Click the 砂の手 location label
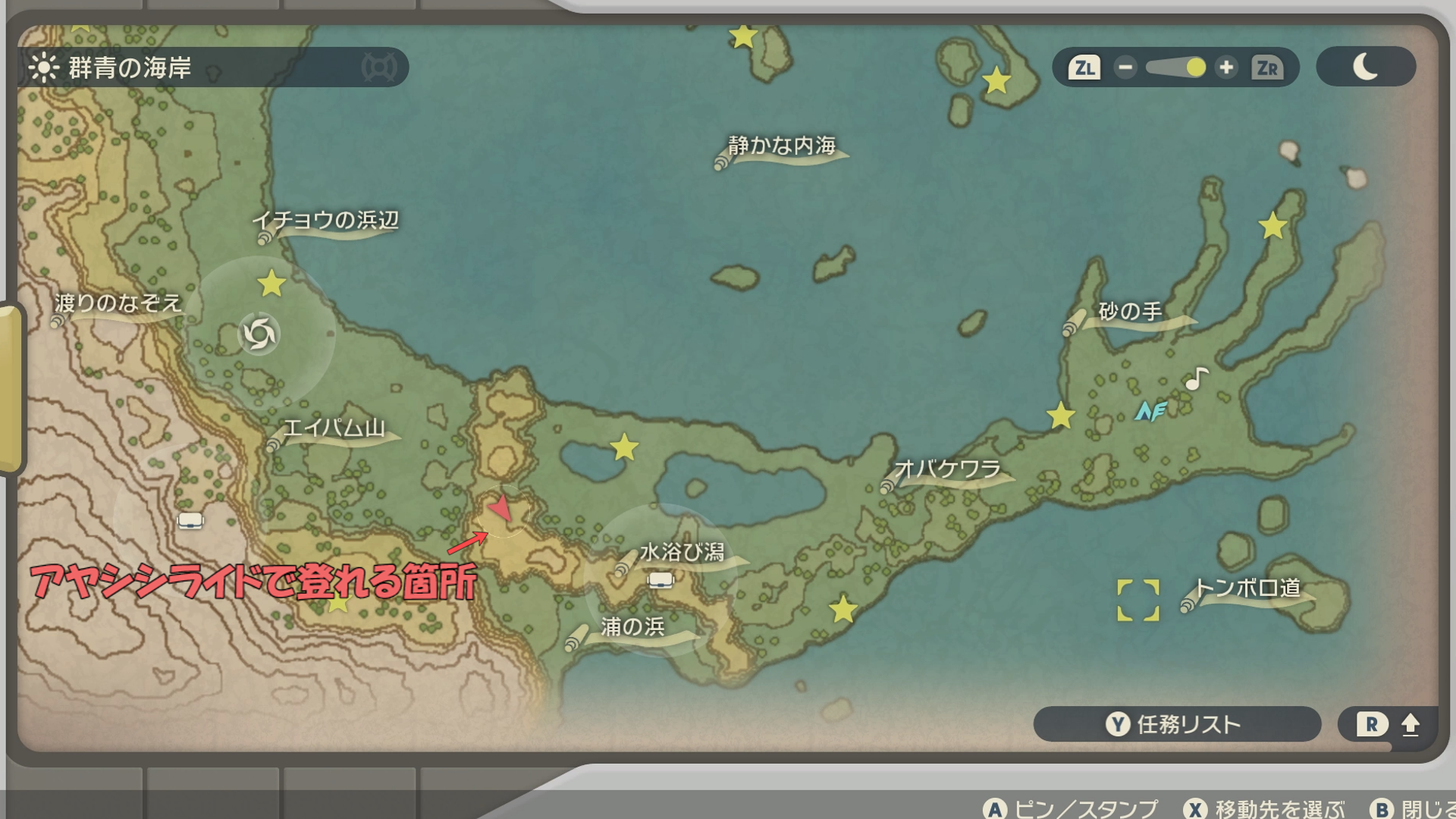 point(1130,312)
